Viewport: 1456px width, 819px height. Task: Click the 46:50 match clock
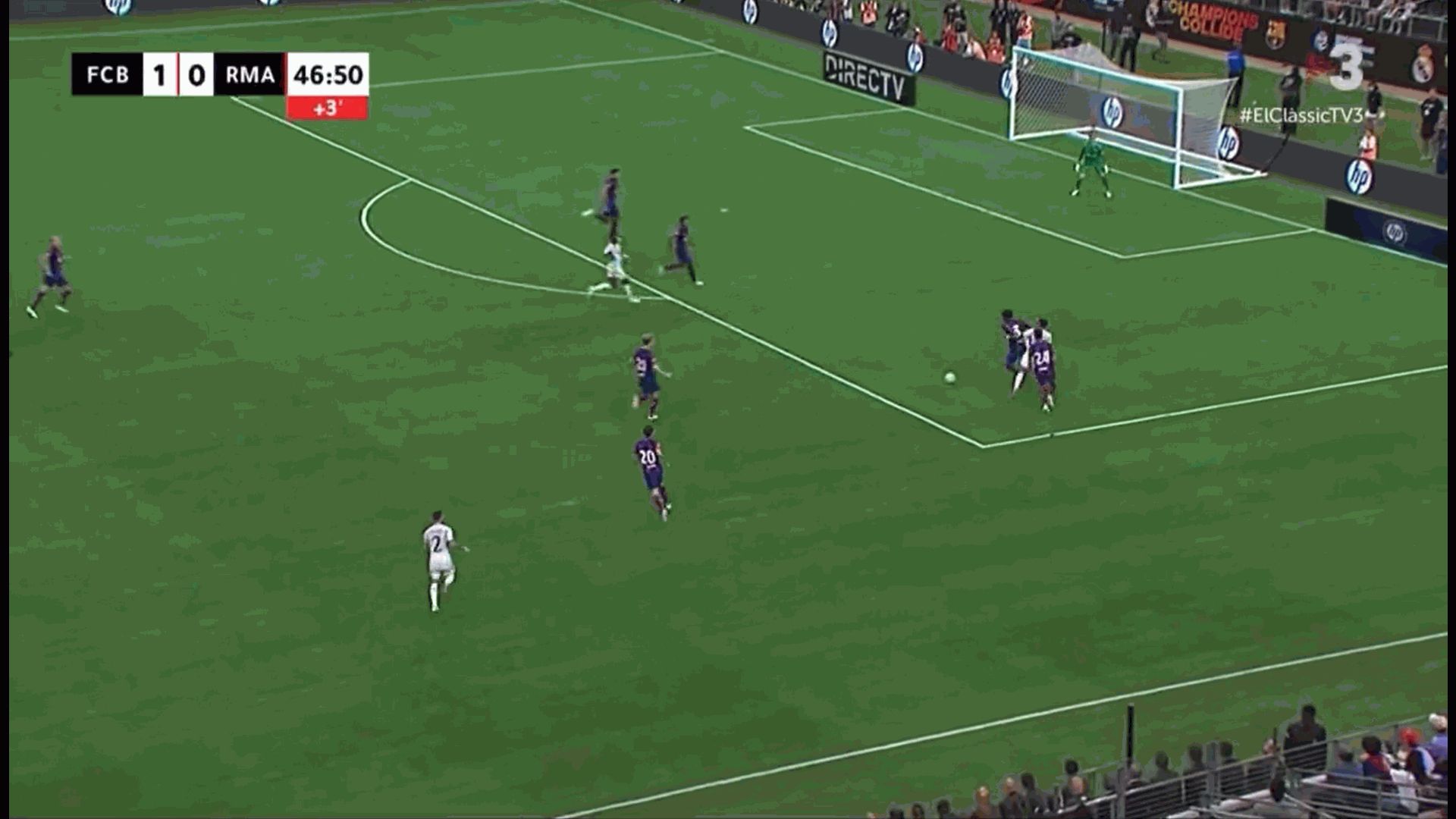tap(326, 74)
